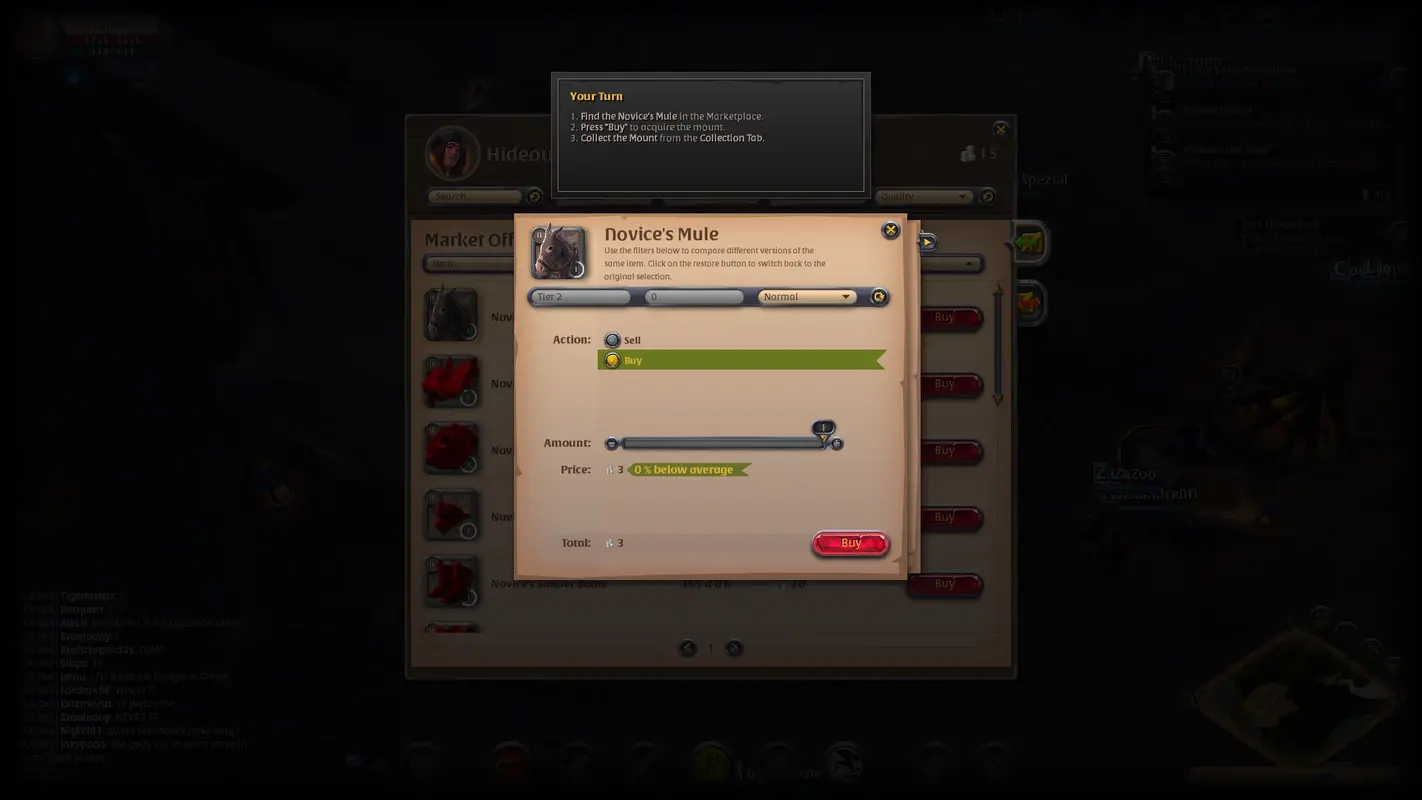Select the Sell radio button
This screenshot has width=1422, height=800.
[x=612, y=340]
